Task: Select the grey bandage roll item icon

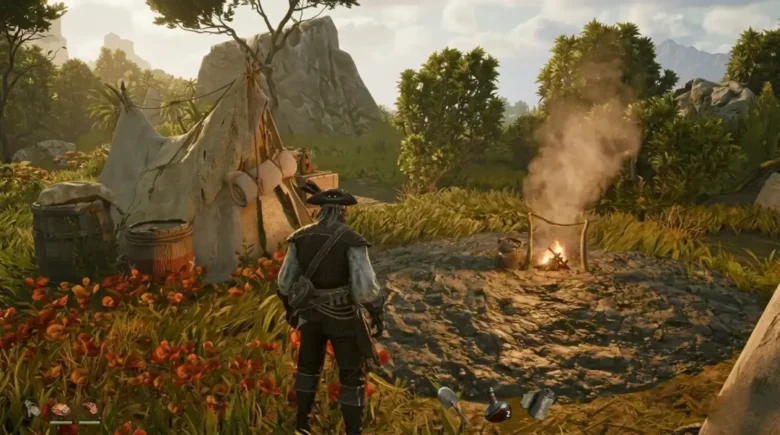Action: point(537,402)
